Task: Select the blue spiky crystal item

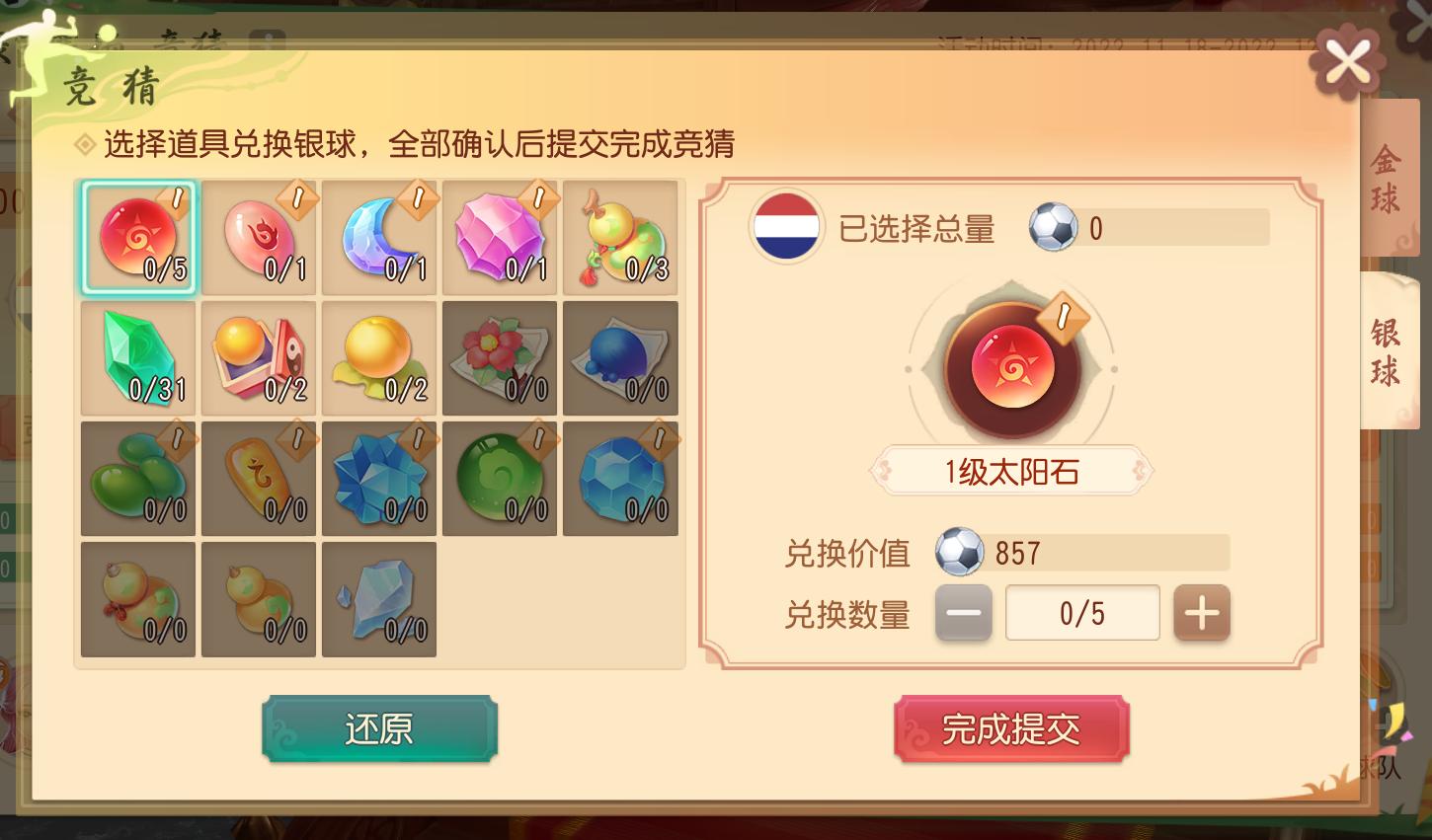Action: click(379, 479)
